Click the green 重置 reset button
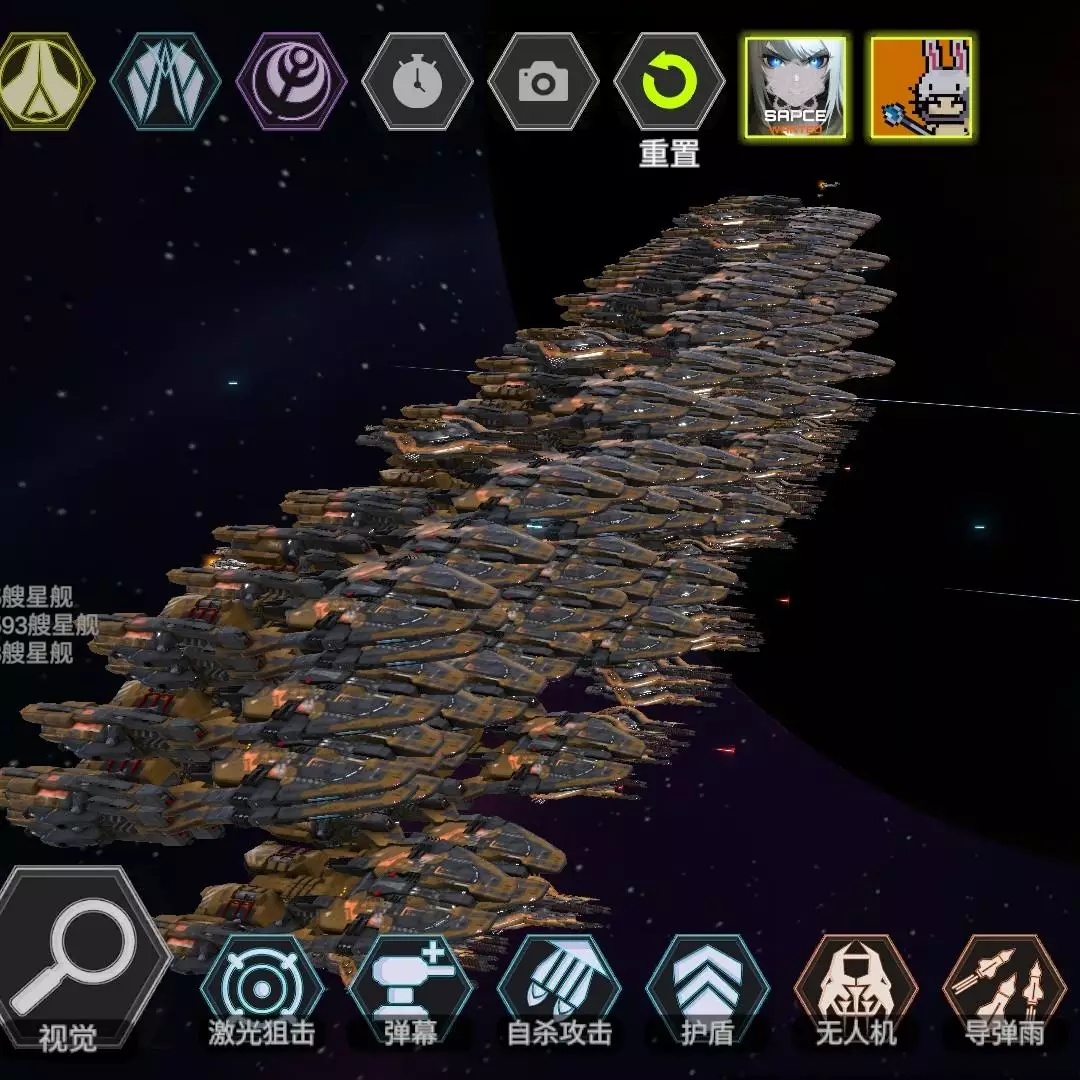 (x=669, y=83)
